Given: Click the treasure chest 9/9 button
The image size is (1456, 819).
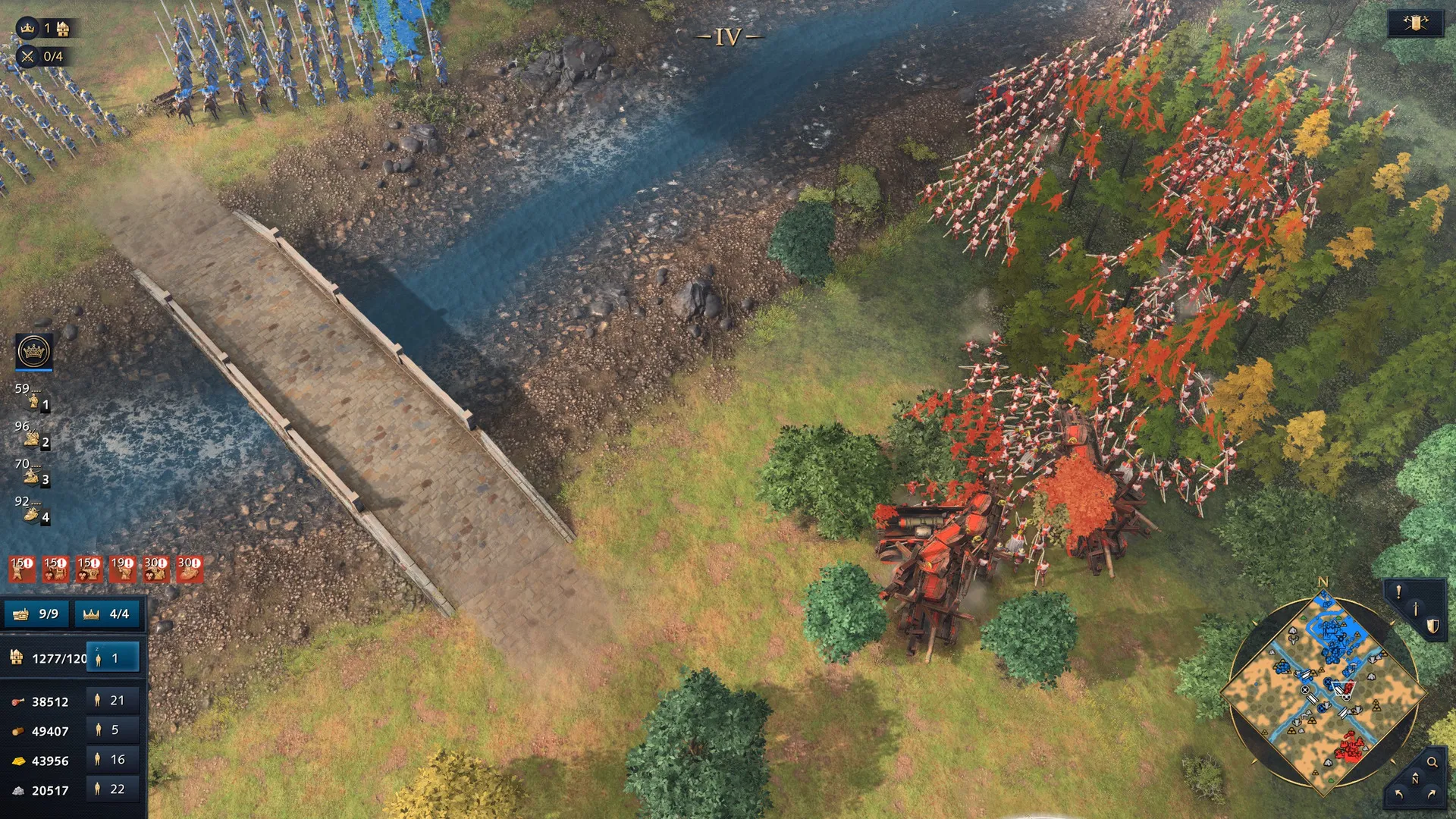Looking at the screenshot, I should (x=36, y=613).
